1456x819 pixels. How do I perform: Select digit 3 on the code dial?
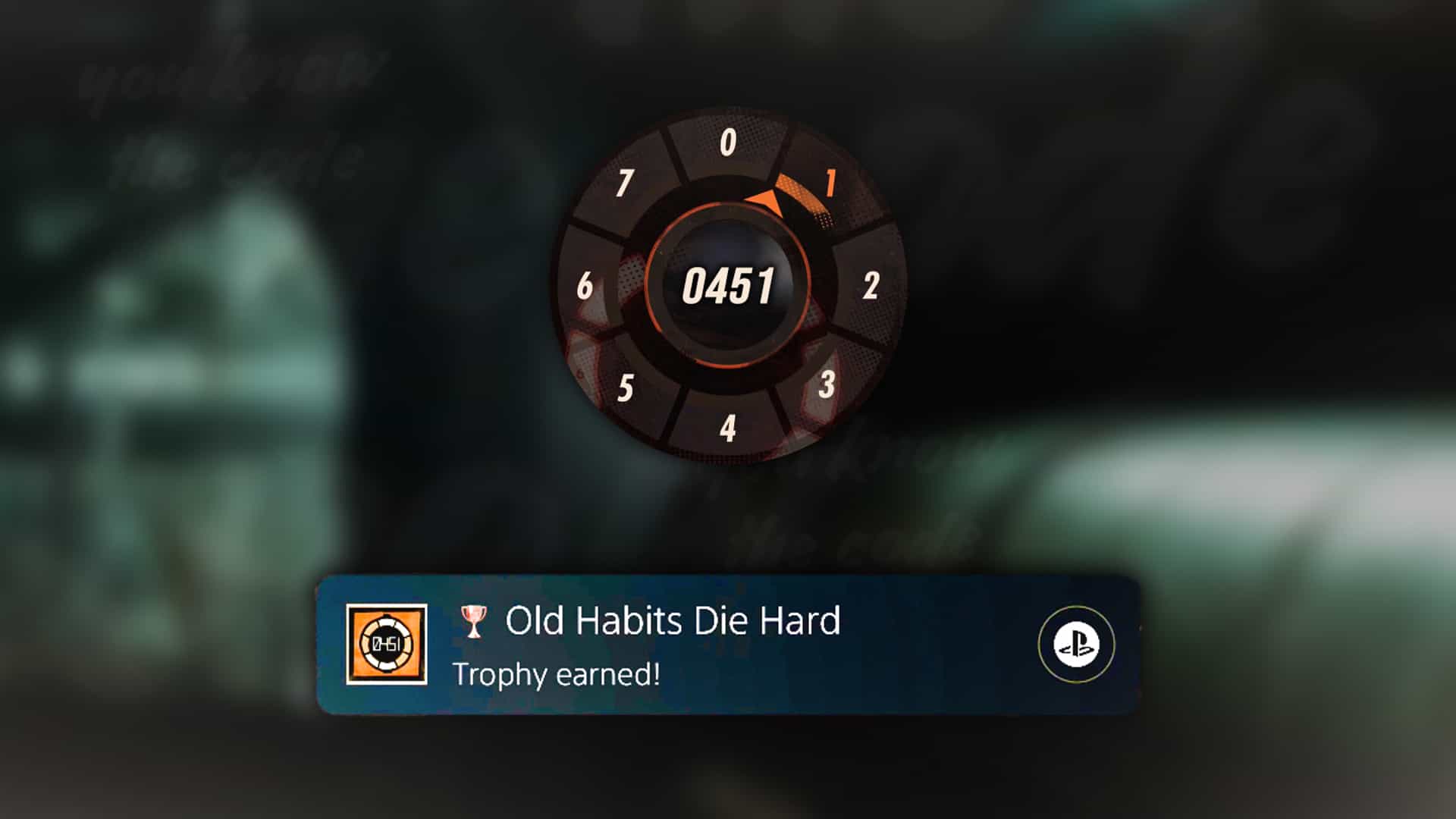coord(827,385)
